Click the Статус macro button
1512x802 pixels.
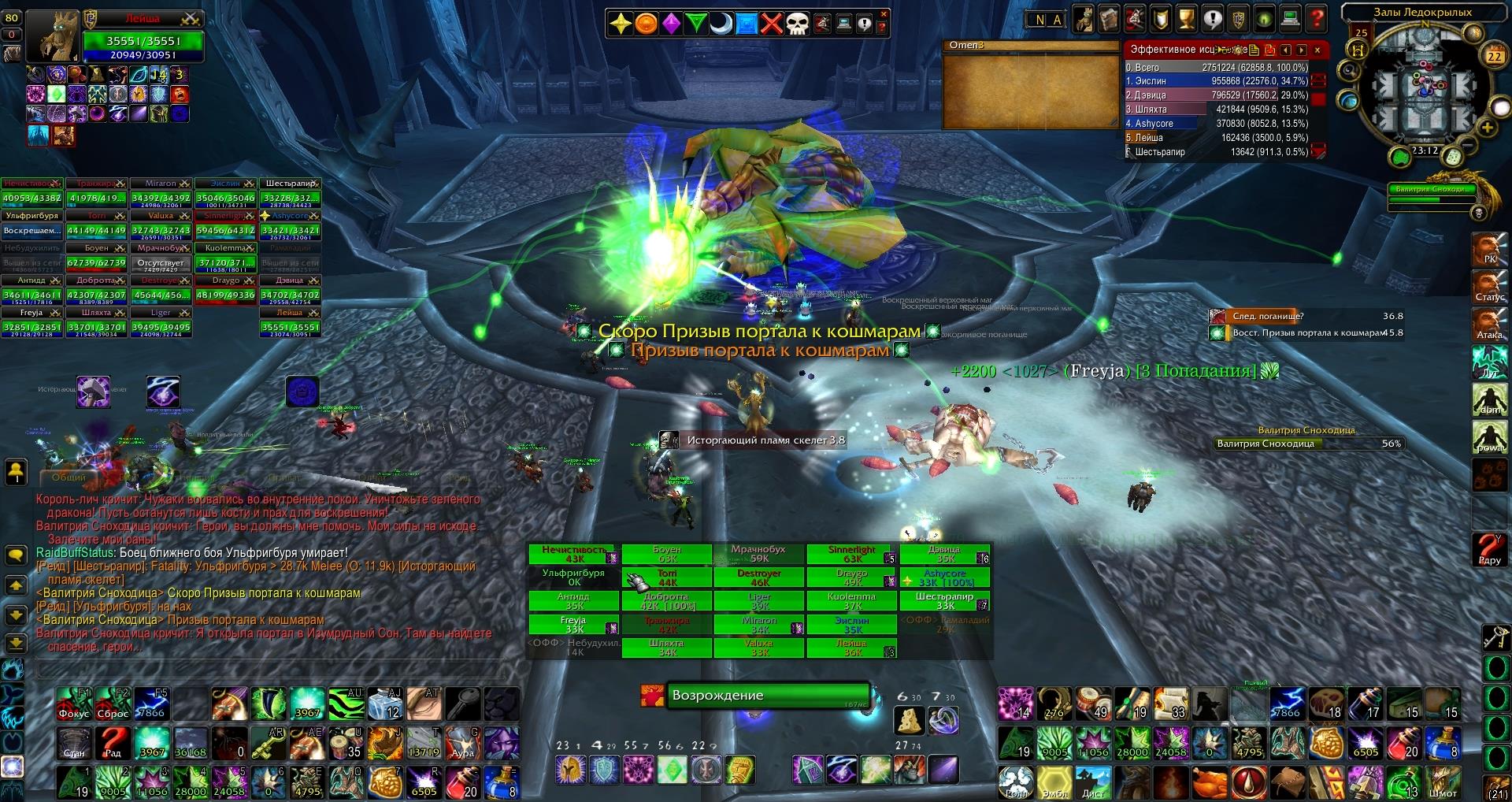tap(1488, 287)
